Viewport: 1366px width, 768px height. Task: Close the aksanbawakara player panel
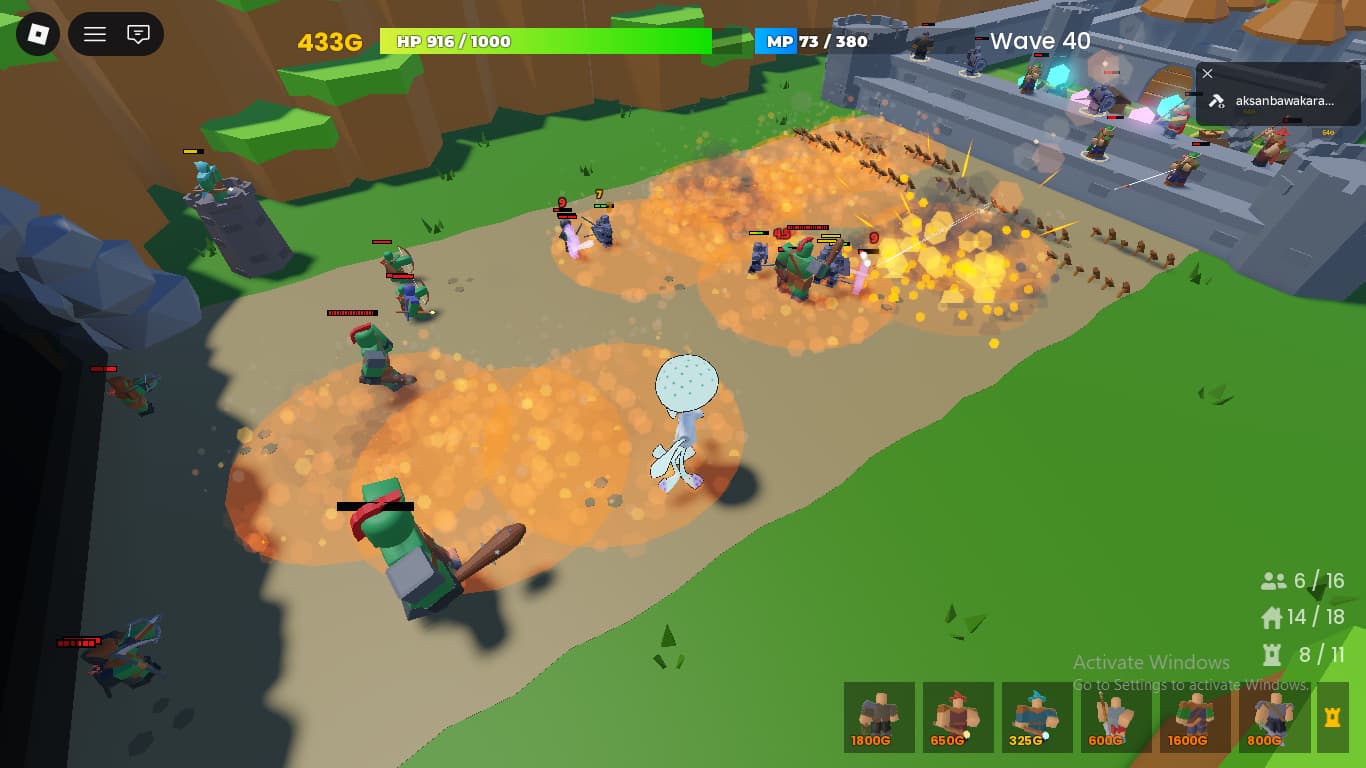1207,73
